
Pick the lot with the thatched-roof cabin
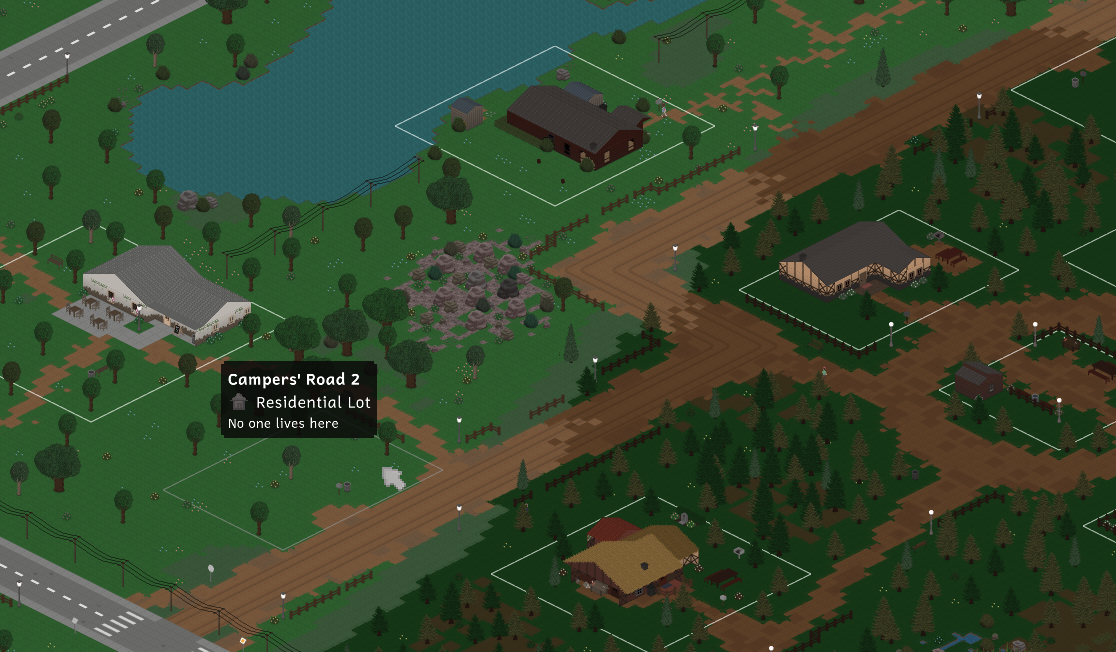(632, 562)
